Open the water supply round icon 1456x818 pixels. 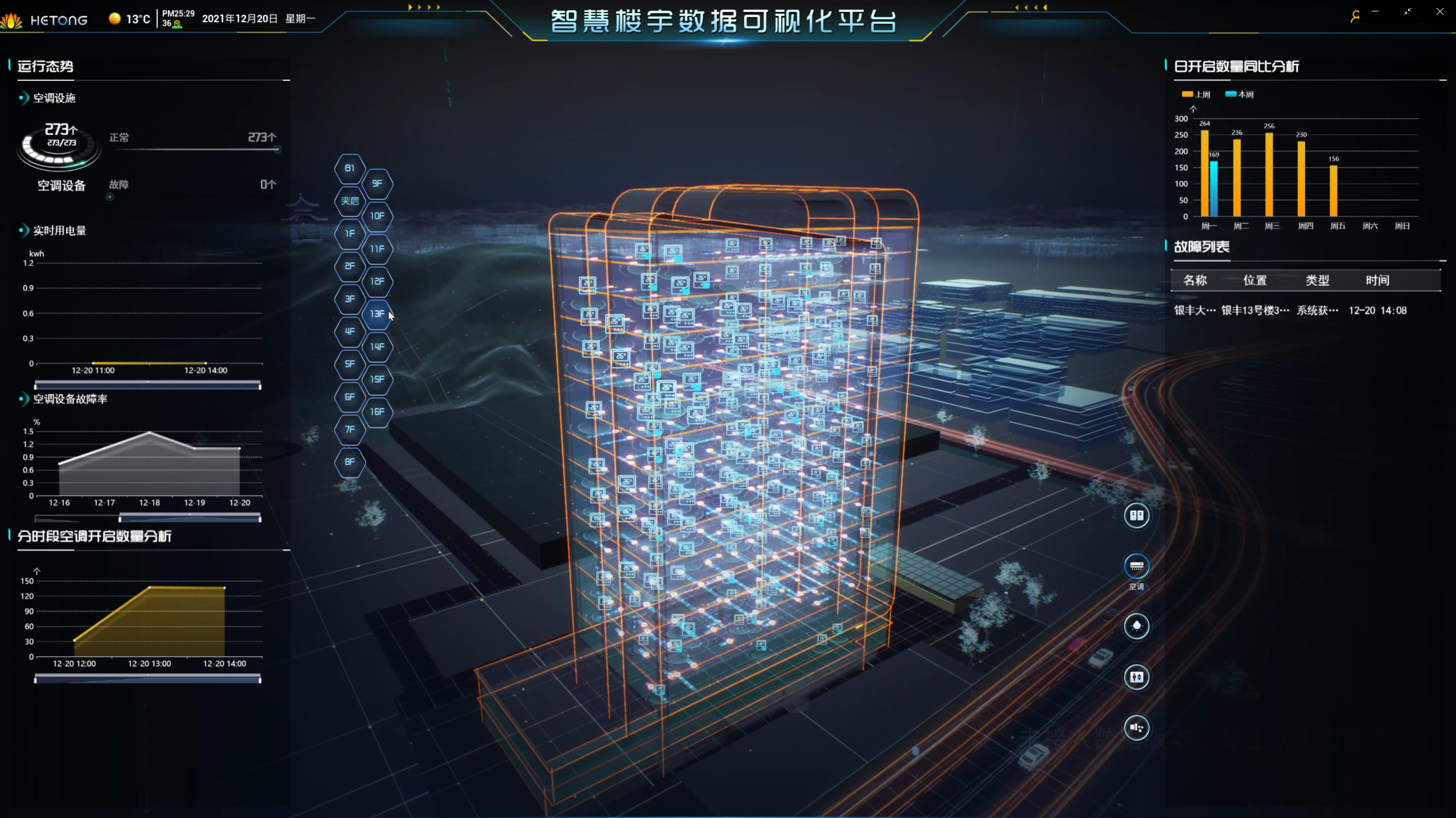pyautogui.click(x=1136, y=727)
